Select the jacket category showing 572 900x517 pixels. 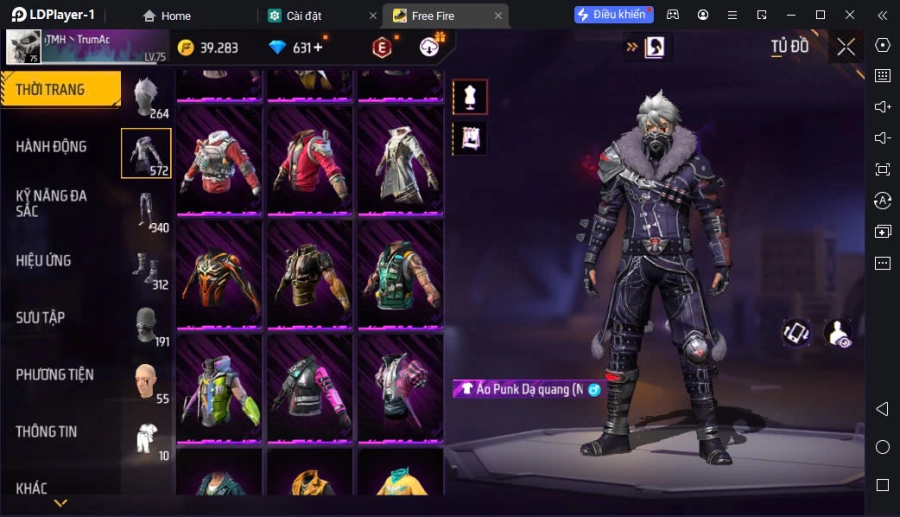coord(146,153)
